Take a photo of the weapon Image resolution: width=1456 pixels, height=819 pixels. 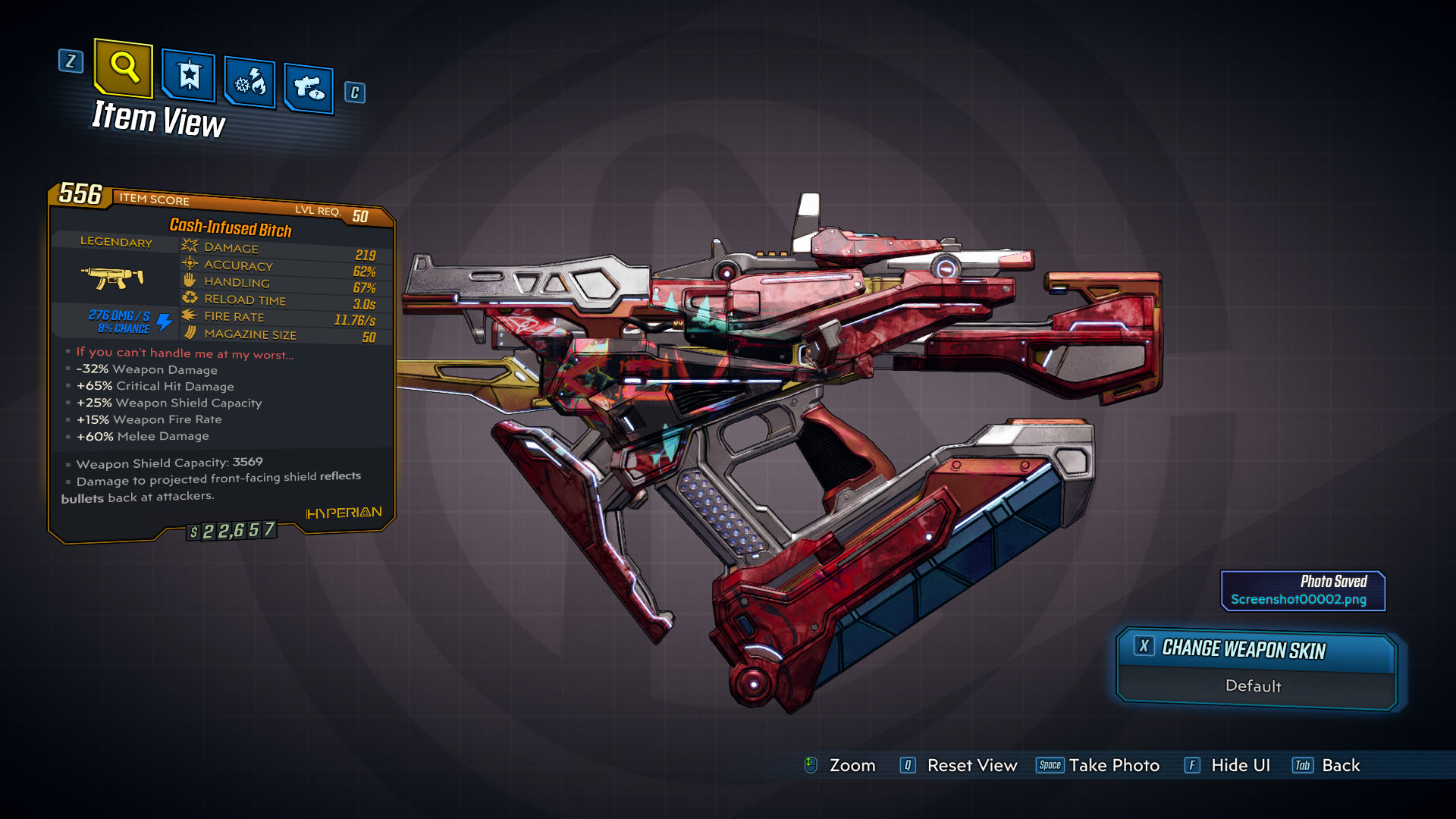[x=1098, y=765]
